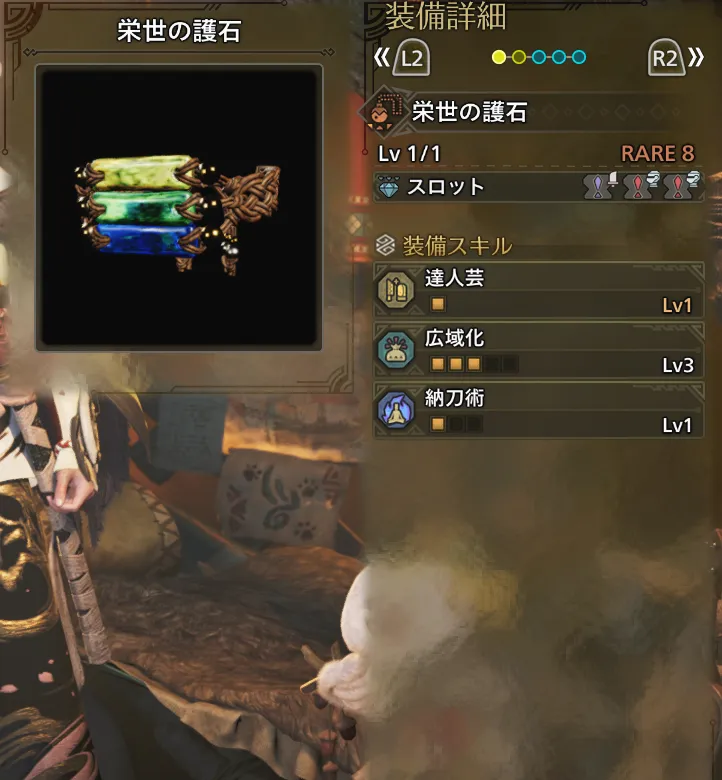The height and width of the screenshot is (780, 722).
Task: Click the talisman icon beside 栄世の護石
Action: 388,113
